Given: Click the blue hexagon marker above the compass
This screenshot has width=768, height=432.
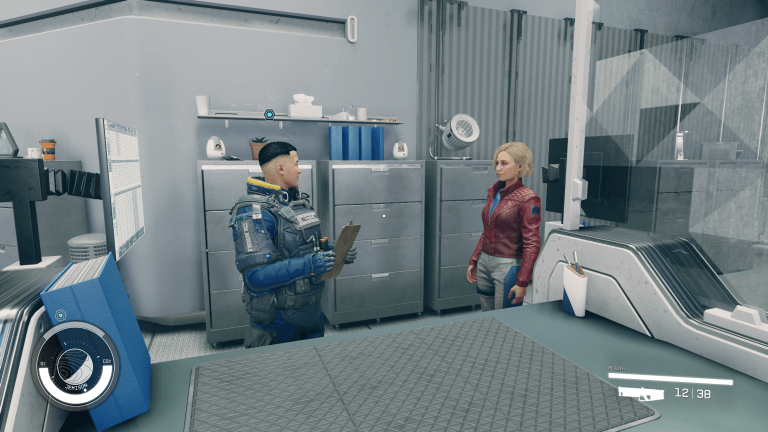Looking at the screenshot, I should click(60, 315).
